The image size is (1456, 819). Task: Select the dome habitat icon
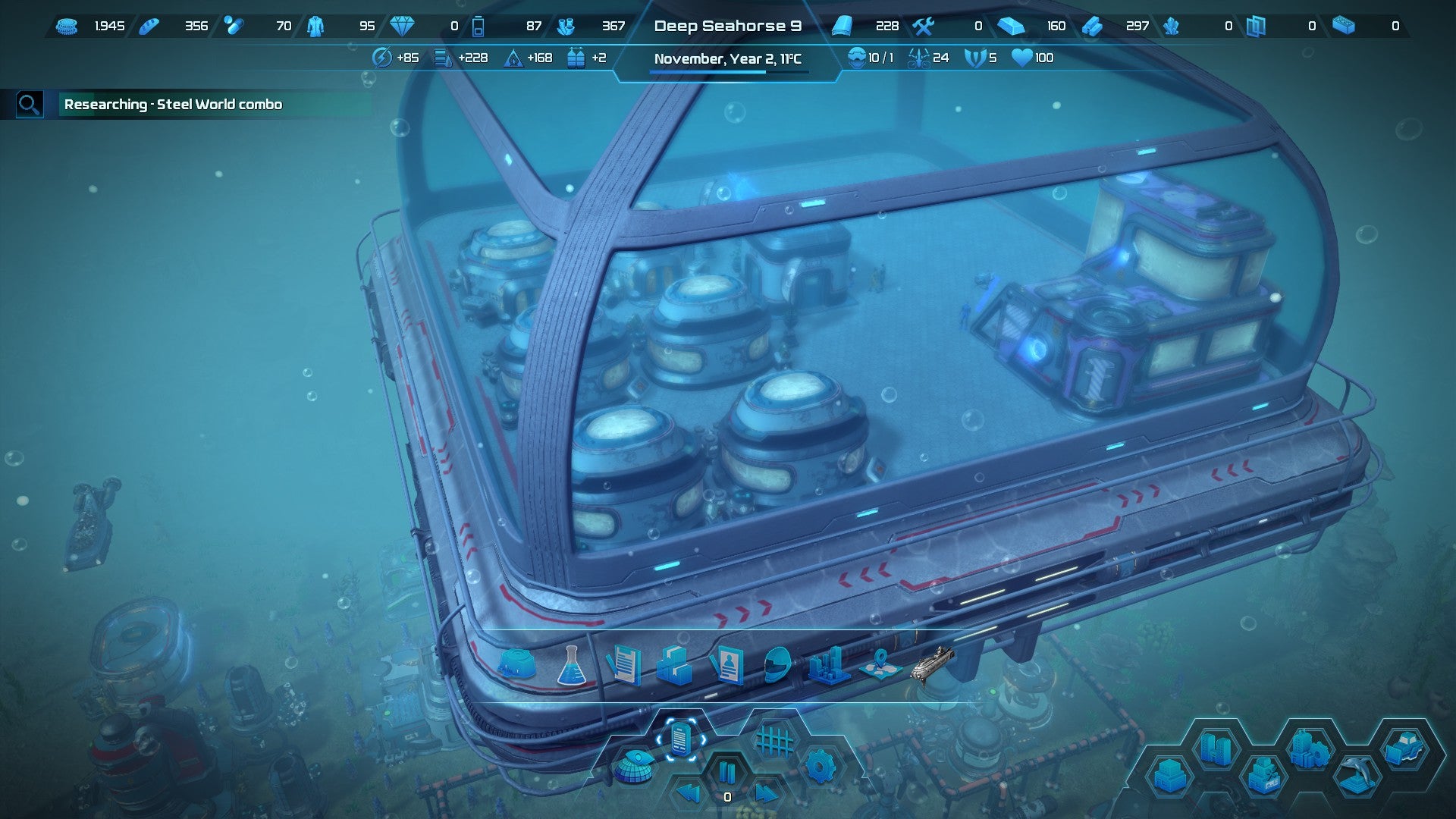[x=517, y=664]
